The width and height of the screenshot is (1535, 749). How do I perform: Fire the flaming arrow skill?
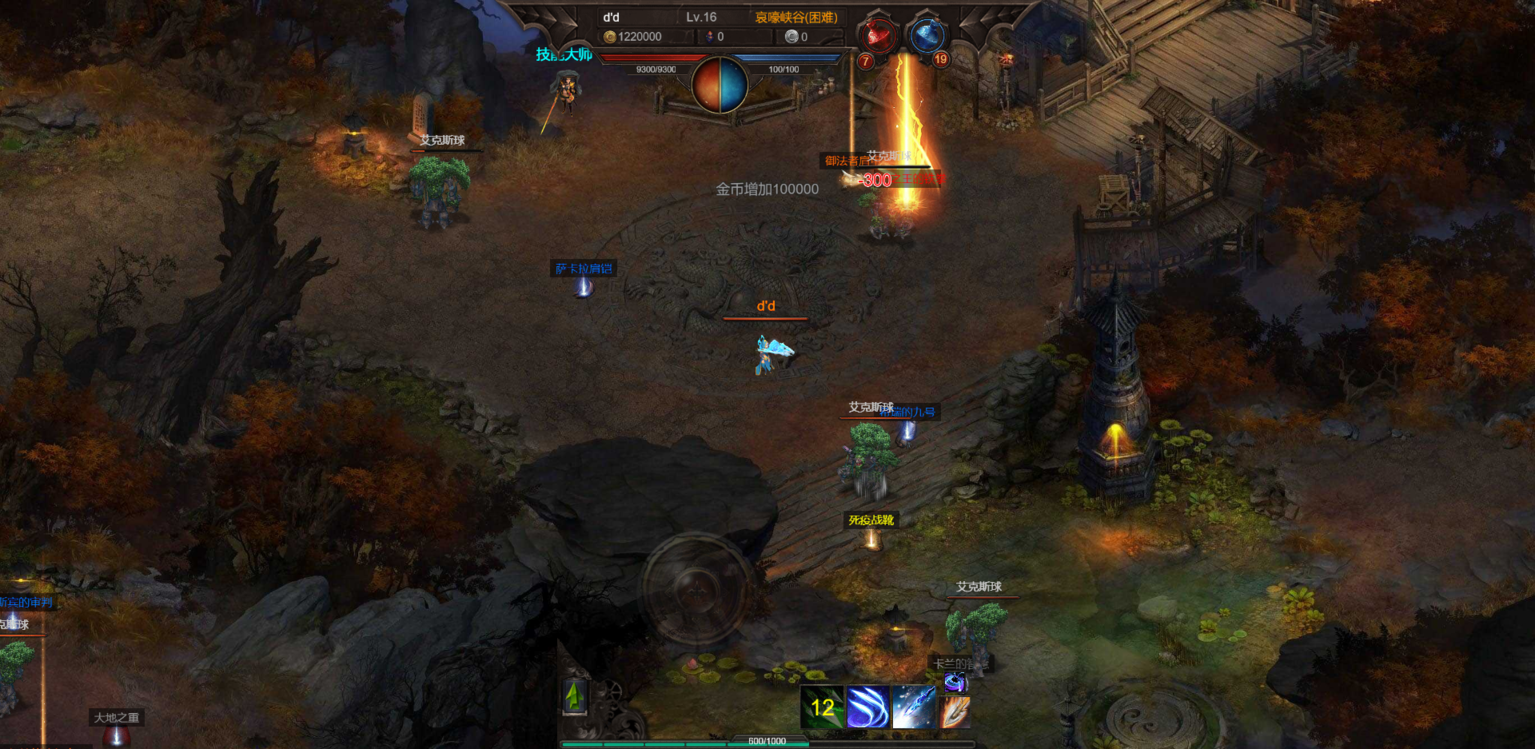[955, 712]
